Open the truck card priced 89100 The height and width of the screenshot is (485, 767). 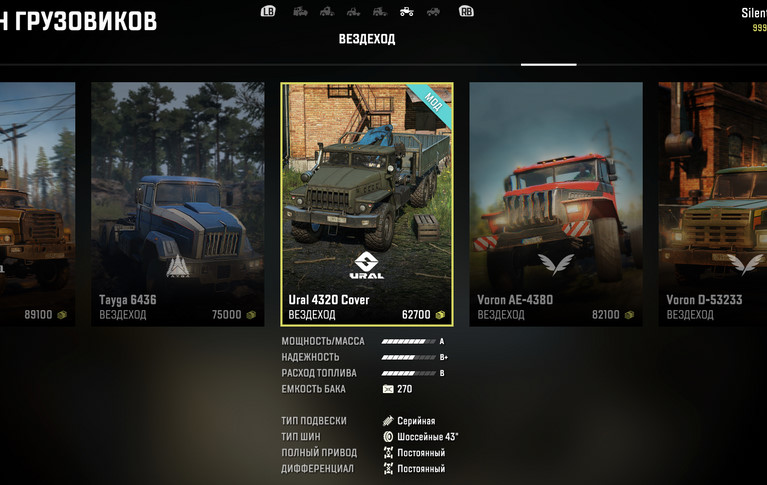coord(37,204)
